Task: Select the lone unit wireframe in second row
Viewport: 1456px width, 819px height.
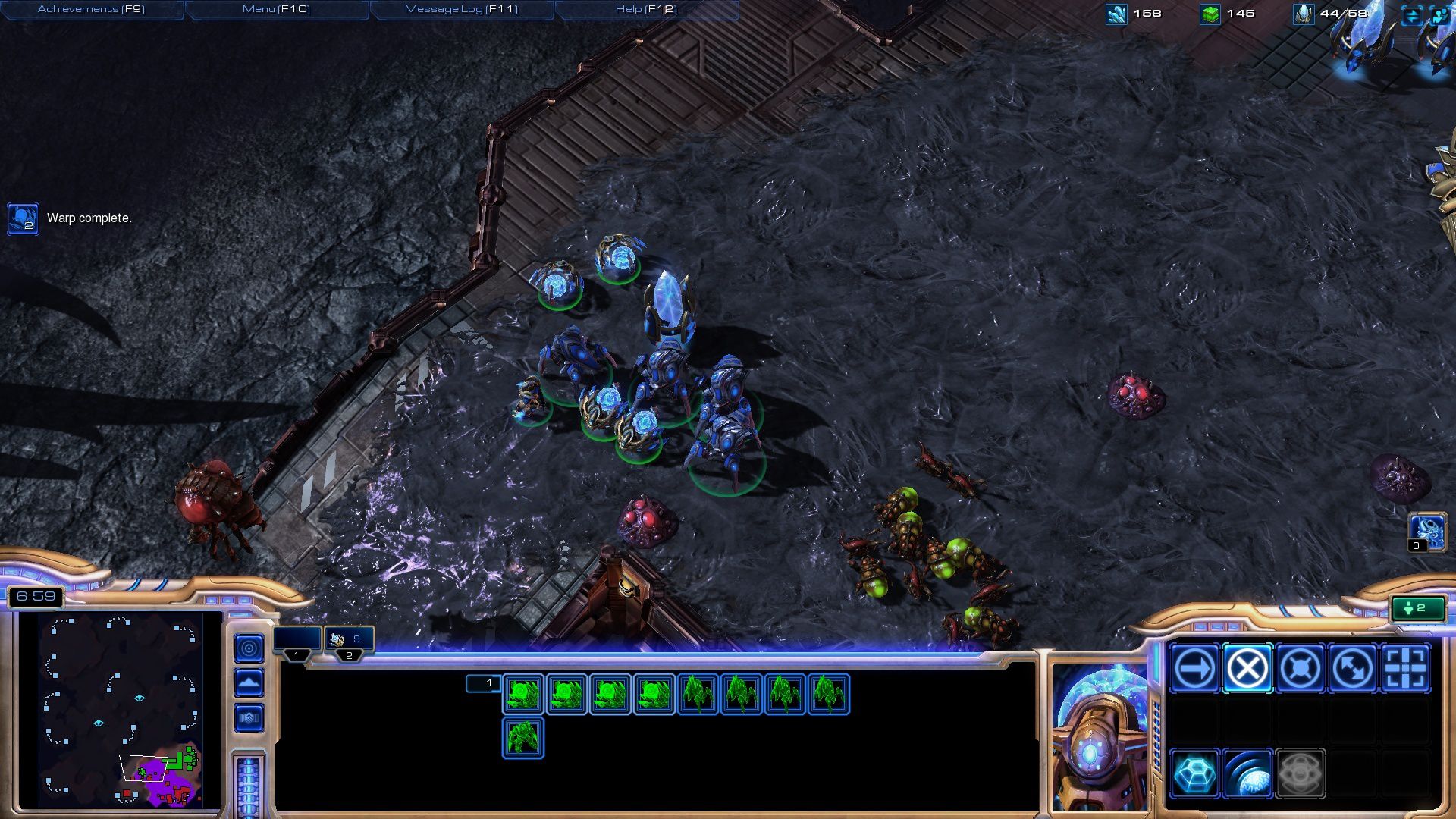Action: (522, 738)
